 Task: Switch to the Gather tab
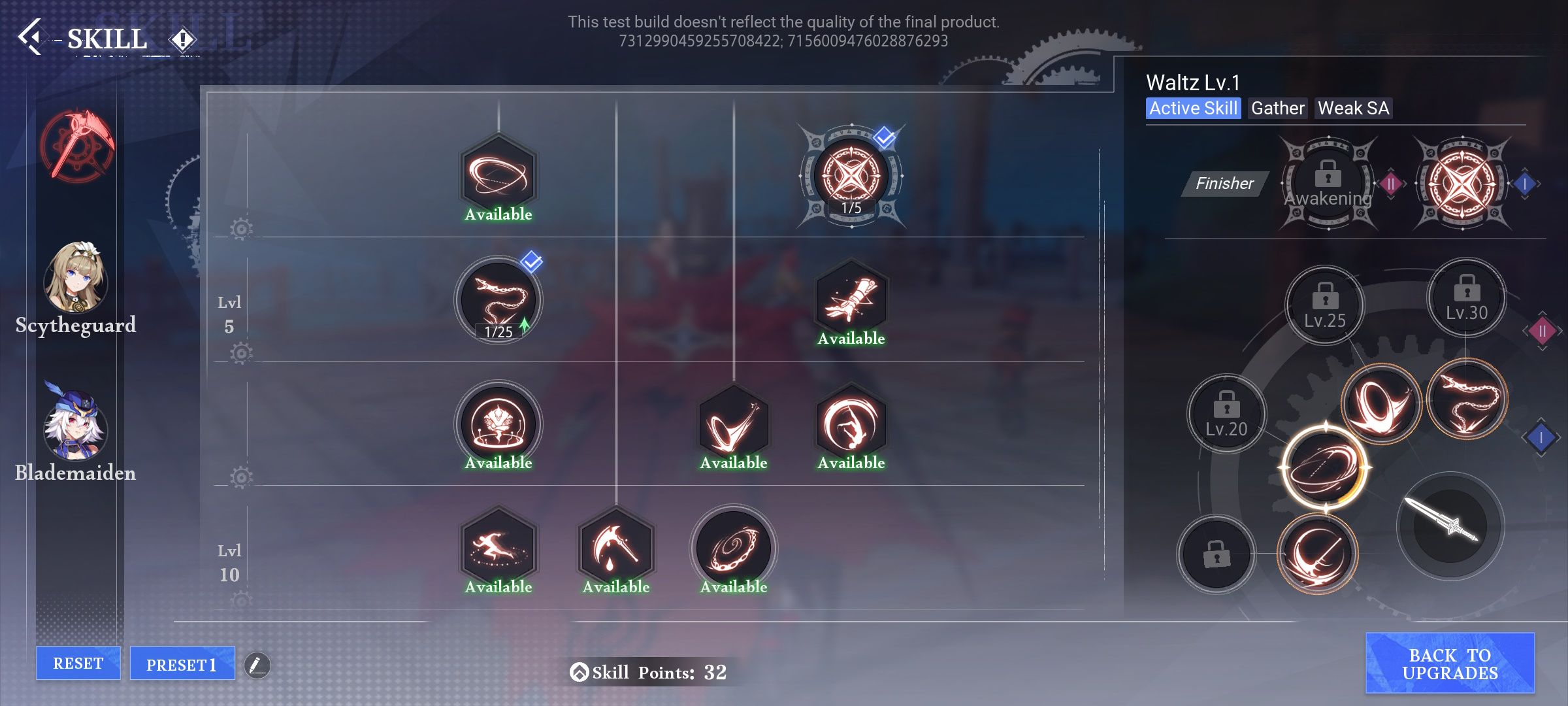coord(1277,109)
